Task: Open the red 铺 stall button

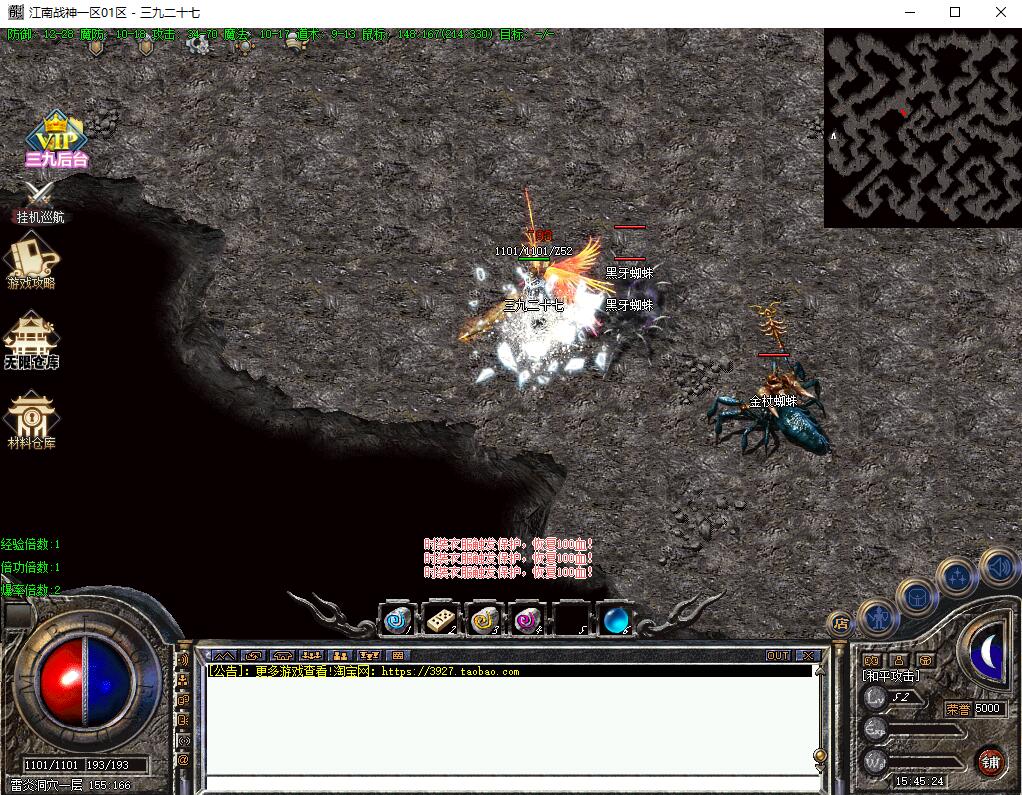Action: 990,761
